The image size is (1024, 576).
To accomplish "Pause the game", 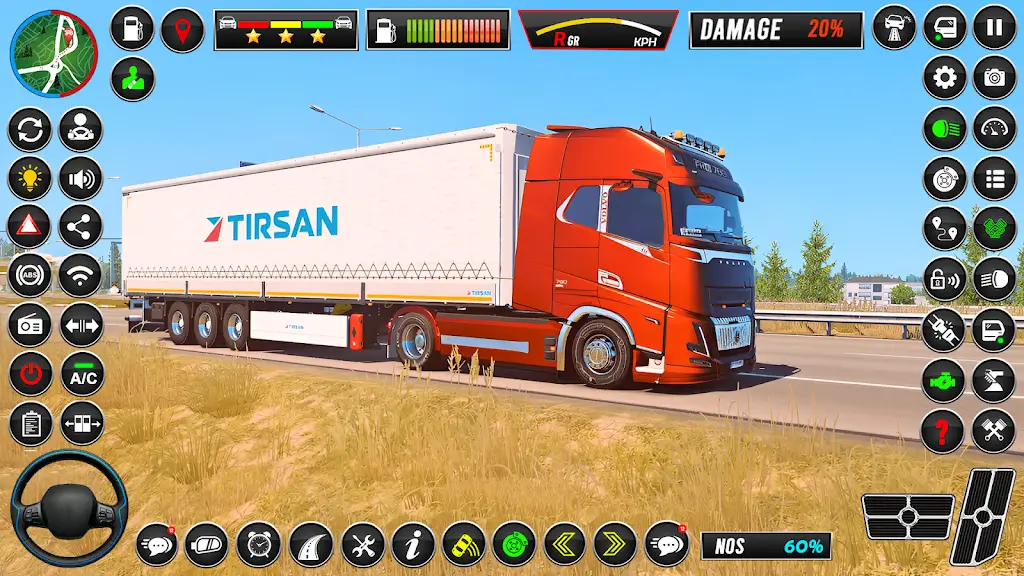I will pyautogui.click(x=994, y=27).
